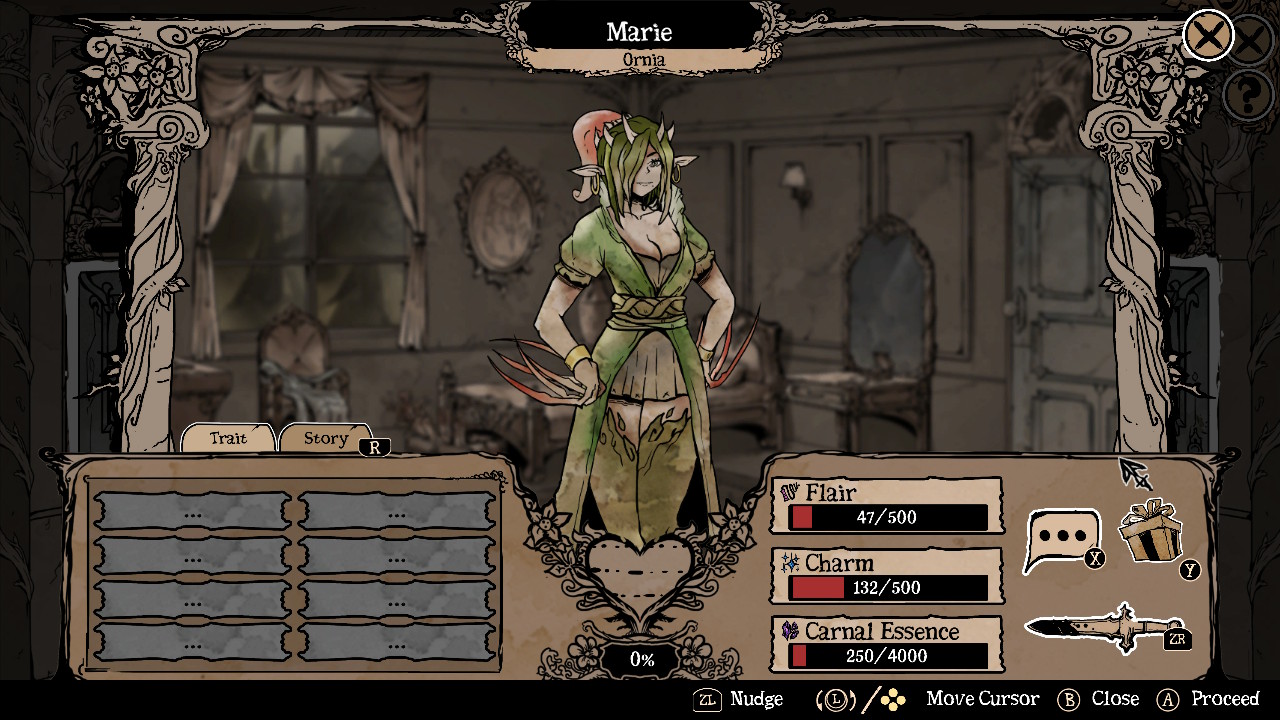Click the Flair stat icon
Image resolution: width=1280 pixels, height=720 pixels.
pyautogui.click(x=791, y=492)
